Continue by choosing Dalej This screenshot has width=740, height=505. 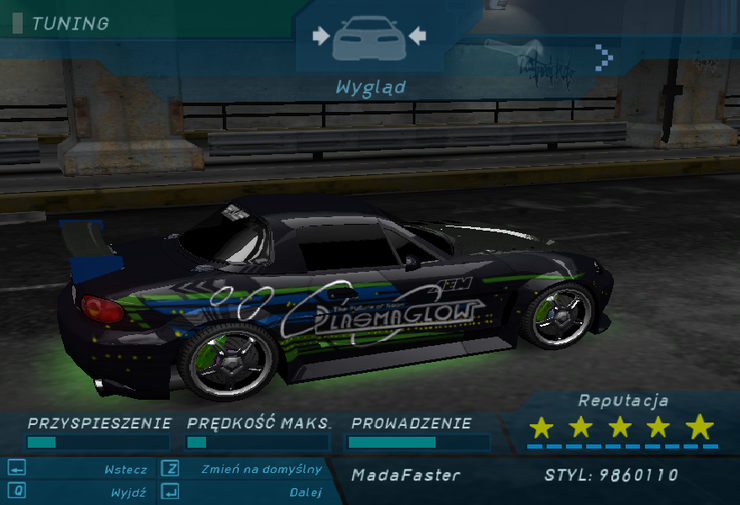306,492
